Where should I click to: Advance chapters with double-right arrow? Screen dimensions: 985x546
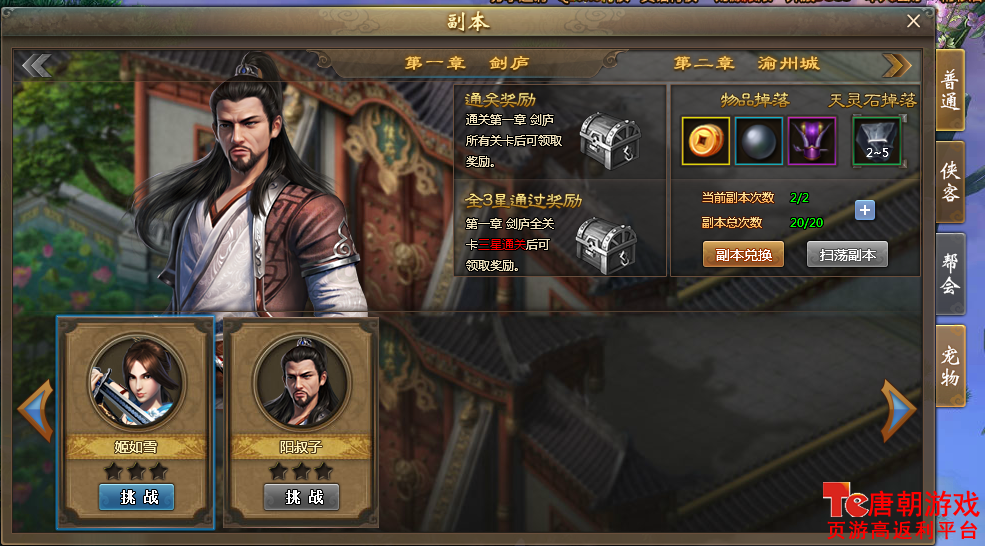pyautogui.click(x=897, y=65)
